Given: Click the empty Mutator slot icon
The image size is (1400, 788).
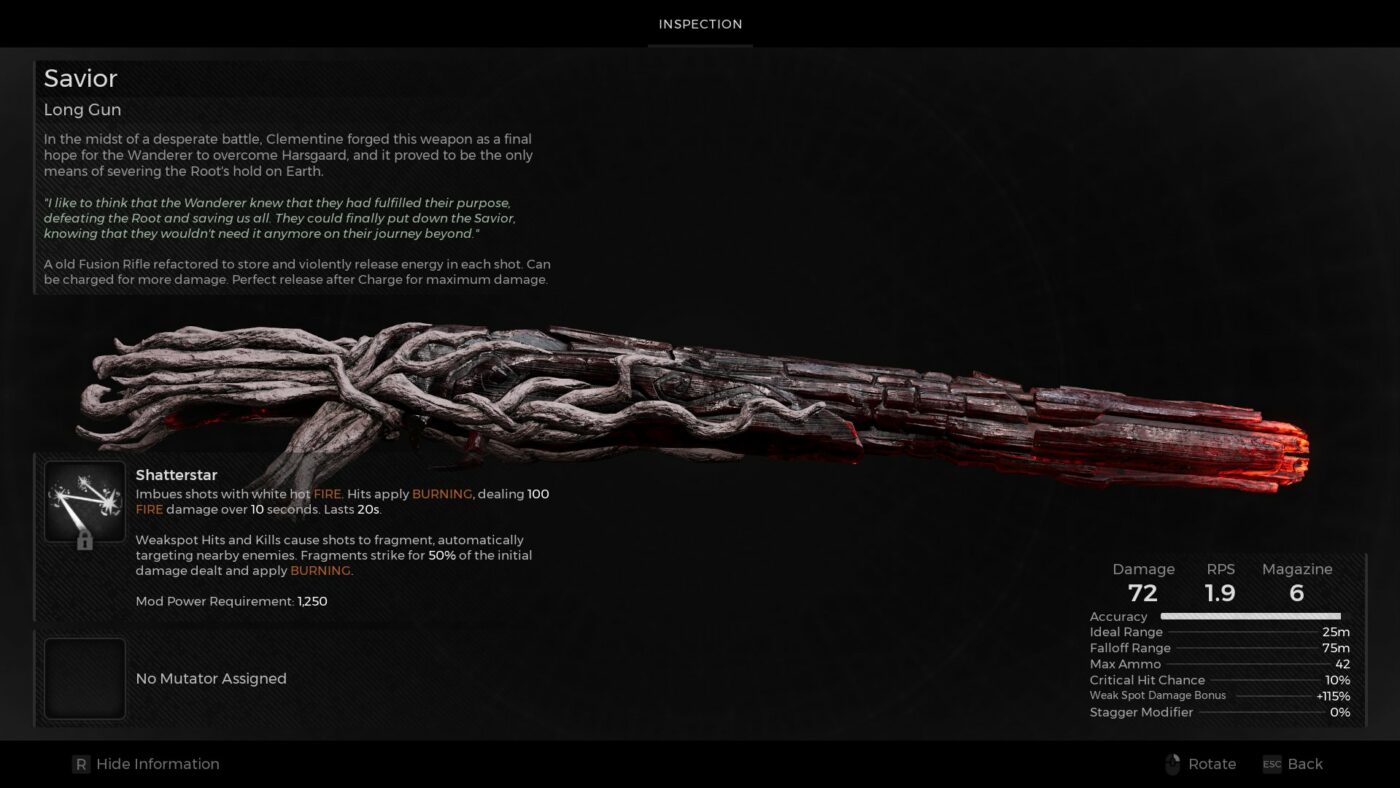Looking at the screenshot, I should [85, 678].
